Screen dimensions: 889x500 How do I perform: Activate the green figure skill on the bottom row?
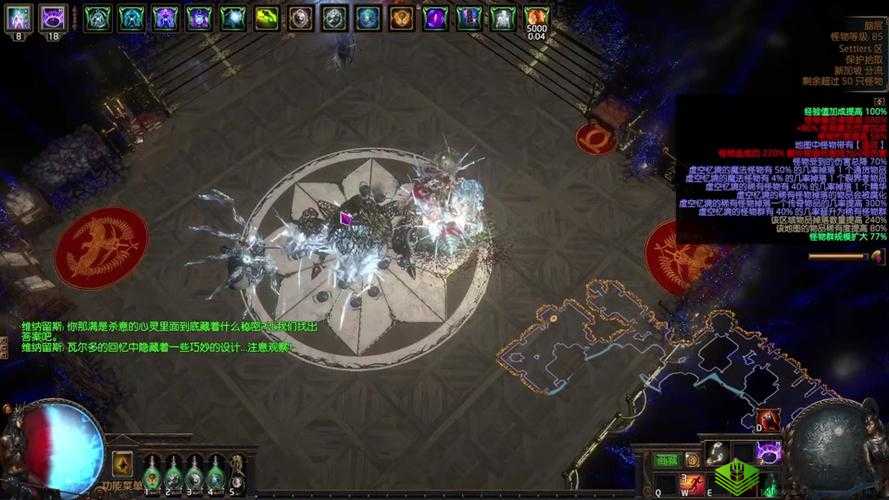click(x=768, y=485)
